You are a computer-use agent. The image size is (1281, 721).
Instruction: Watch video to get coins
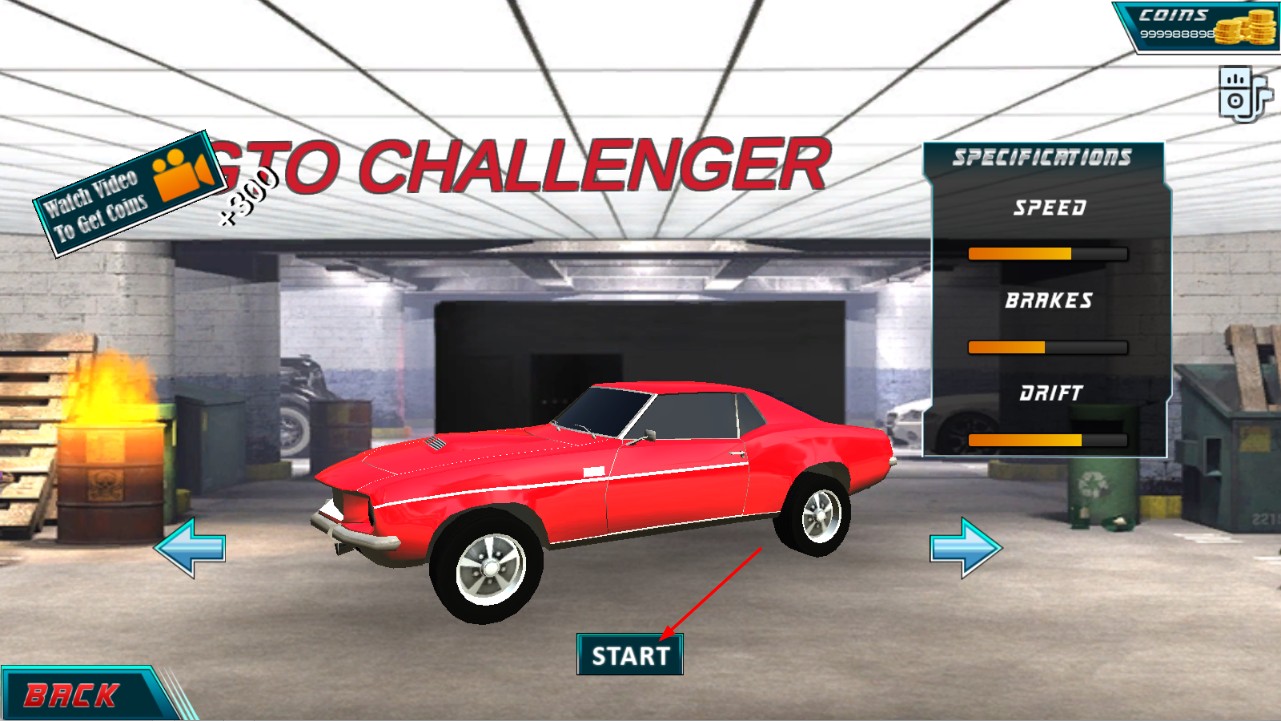(128, 193)
